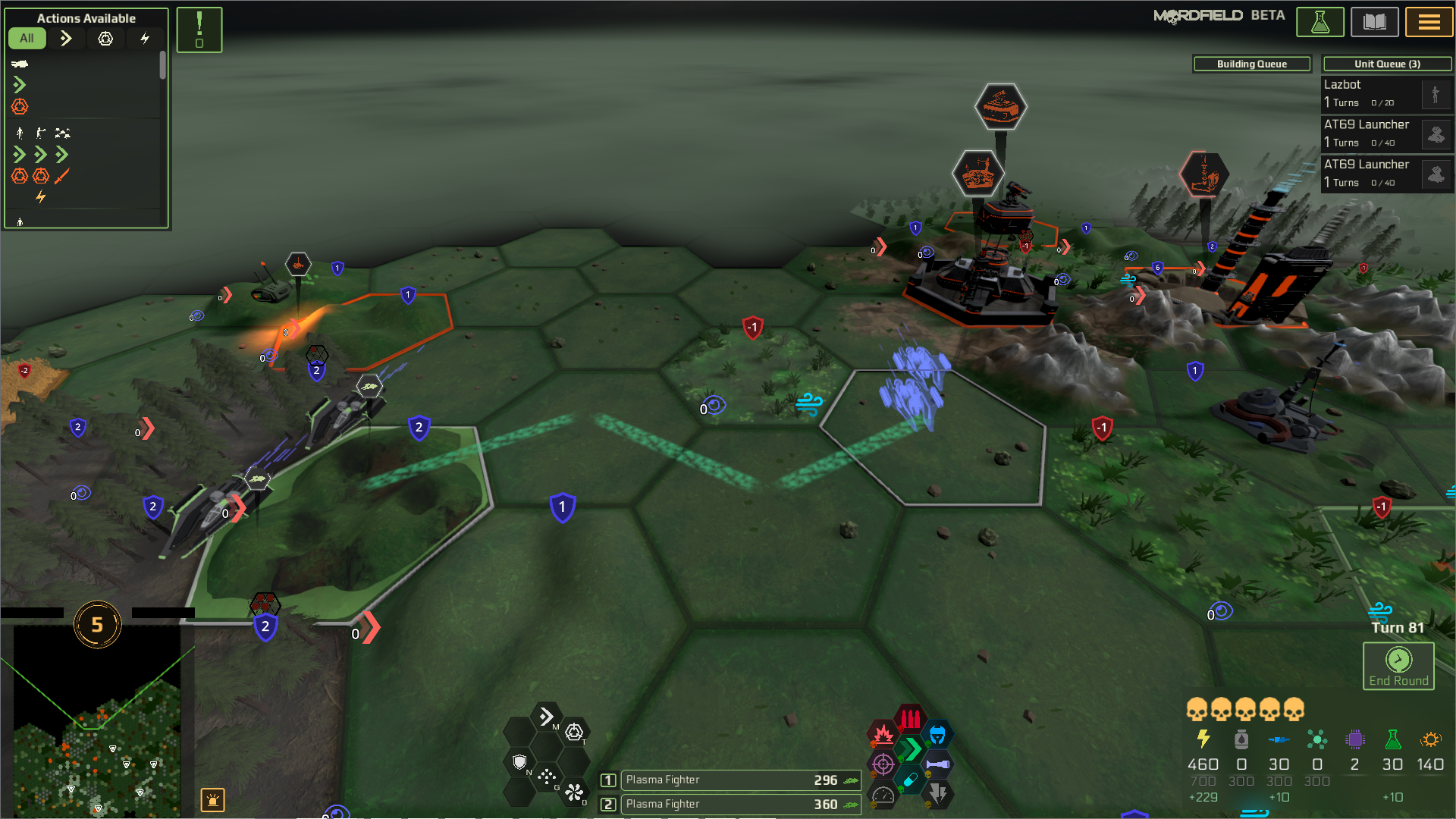This screenshot has width=1456, height=819.
Task: Activate the target attack command hex
Action: (574, 732)
